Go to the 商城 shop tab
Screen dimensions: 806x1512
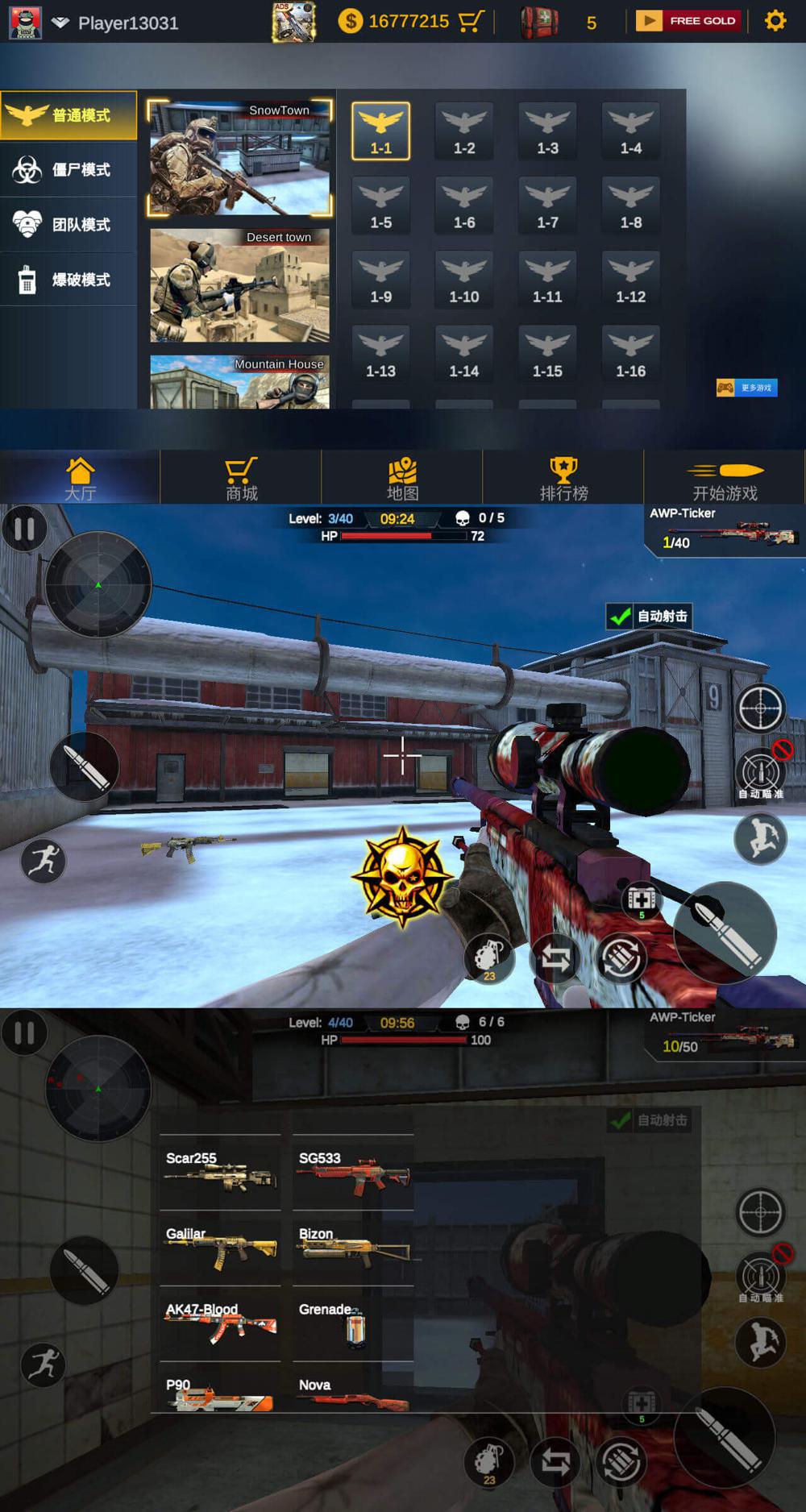(241, 479)
